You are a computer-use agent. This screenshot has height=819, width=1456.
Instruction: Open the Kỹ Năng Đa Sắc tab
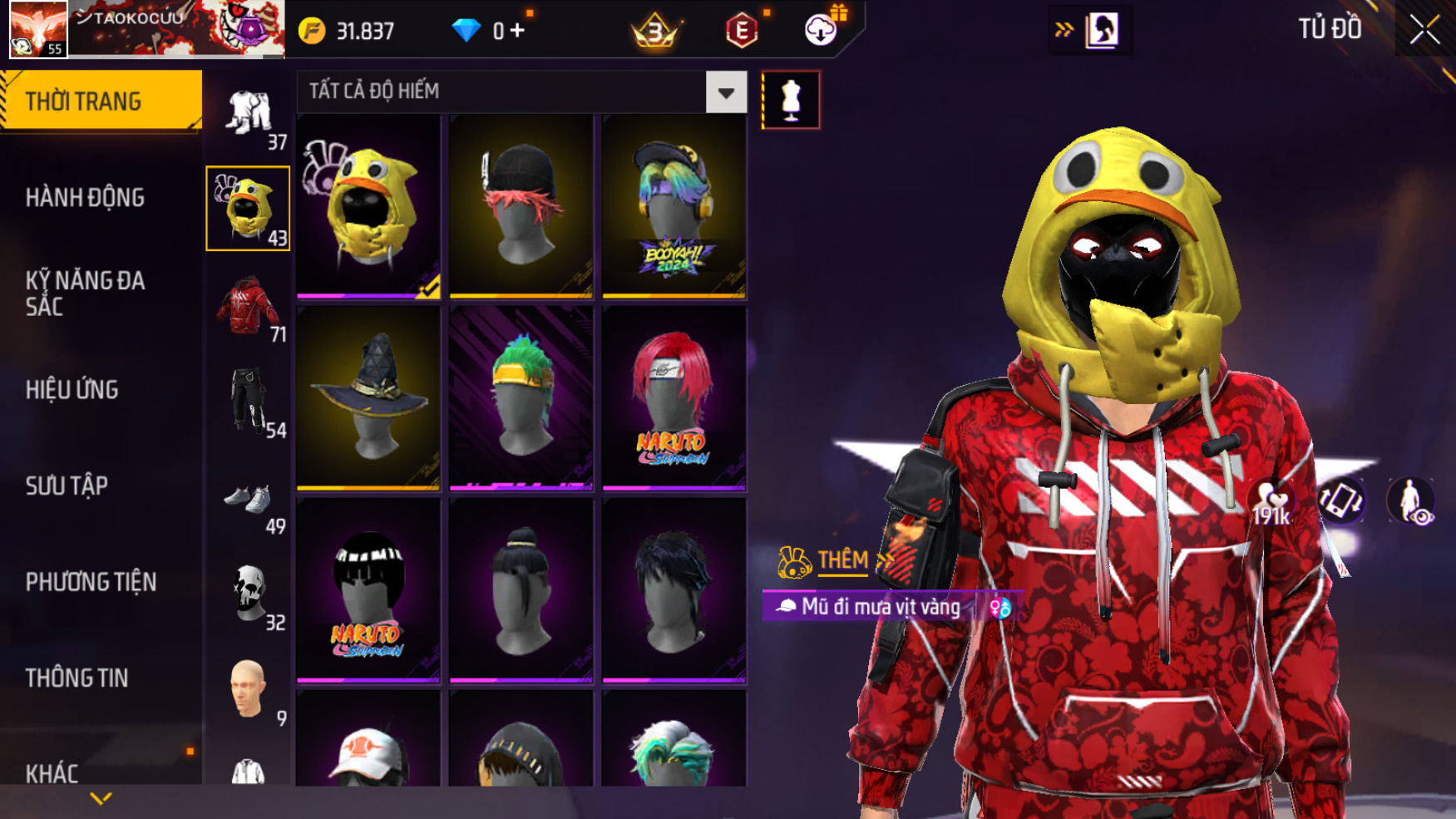pyautogui.click(x=85, y=294)
